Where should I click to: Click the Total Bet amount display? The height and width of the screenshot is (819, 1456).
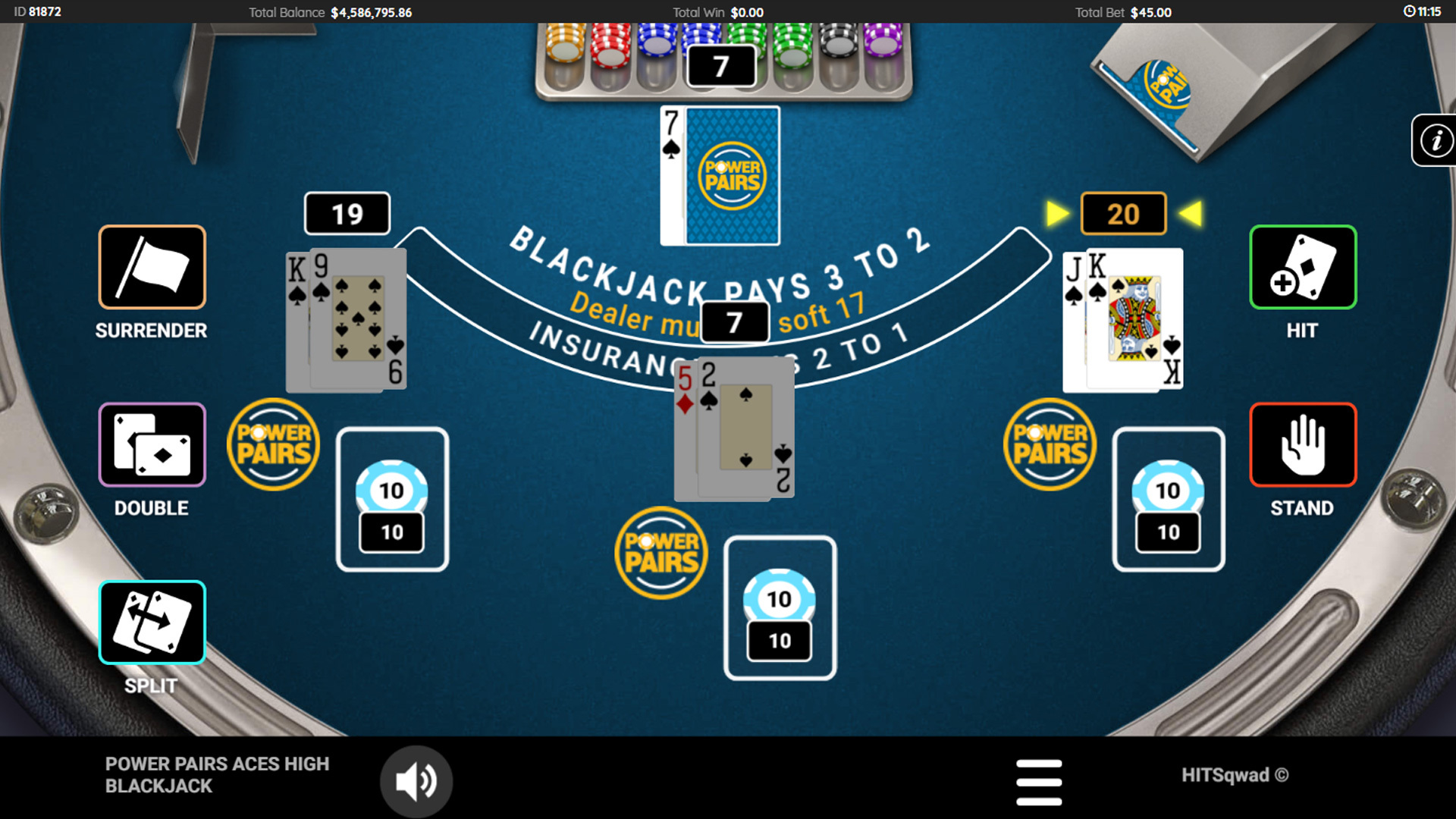1125,12
